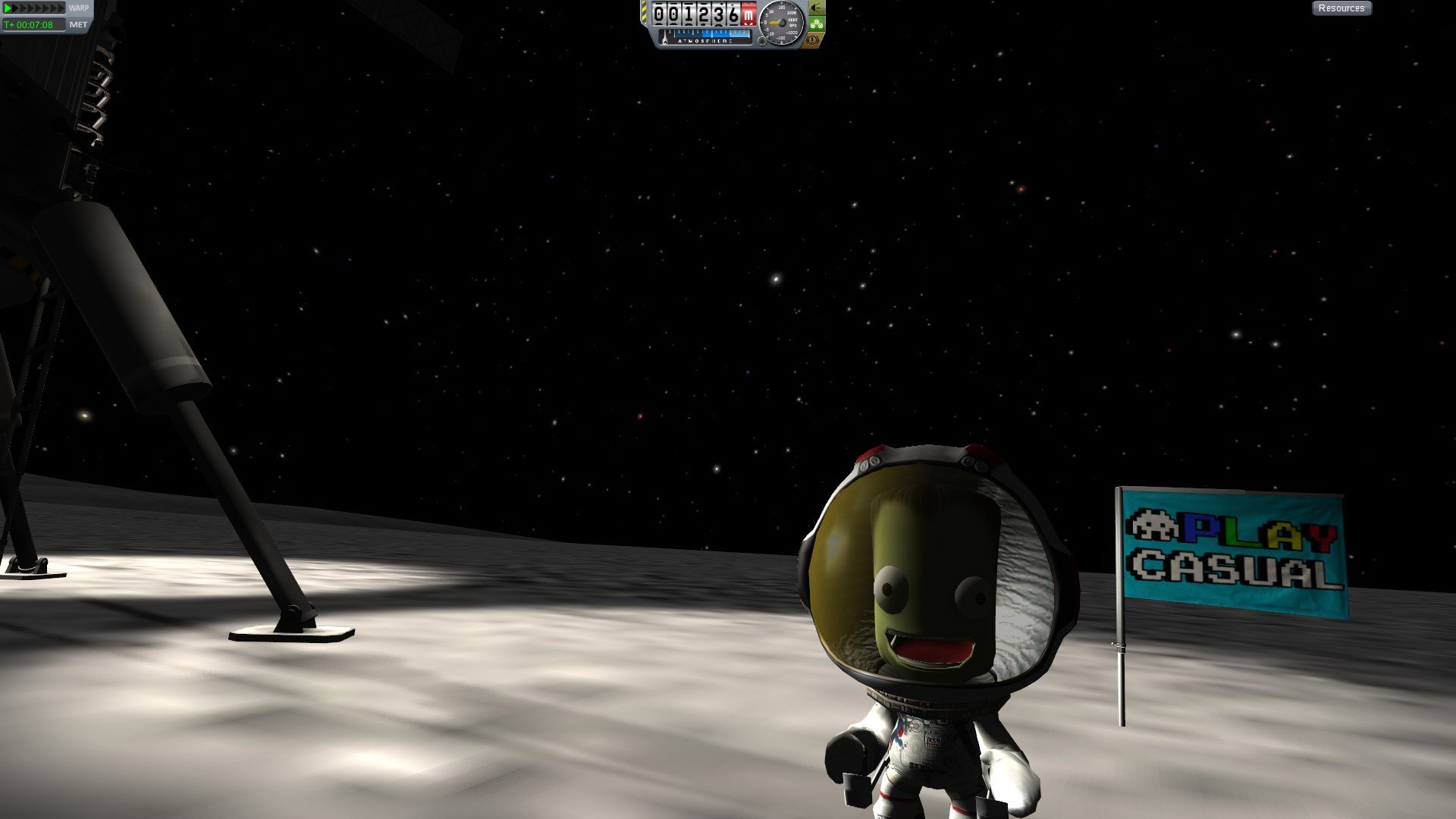The image size is (1456, 819).
Task: Click the top olive arrow button beside altimeter
Action: click(816, 8)
